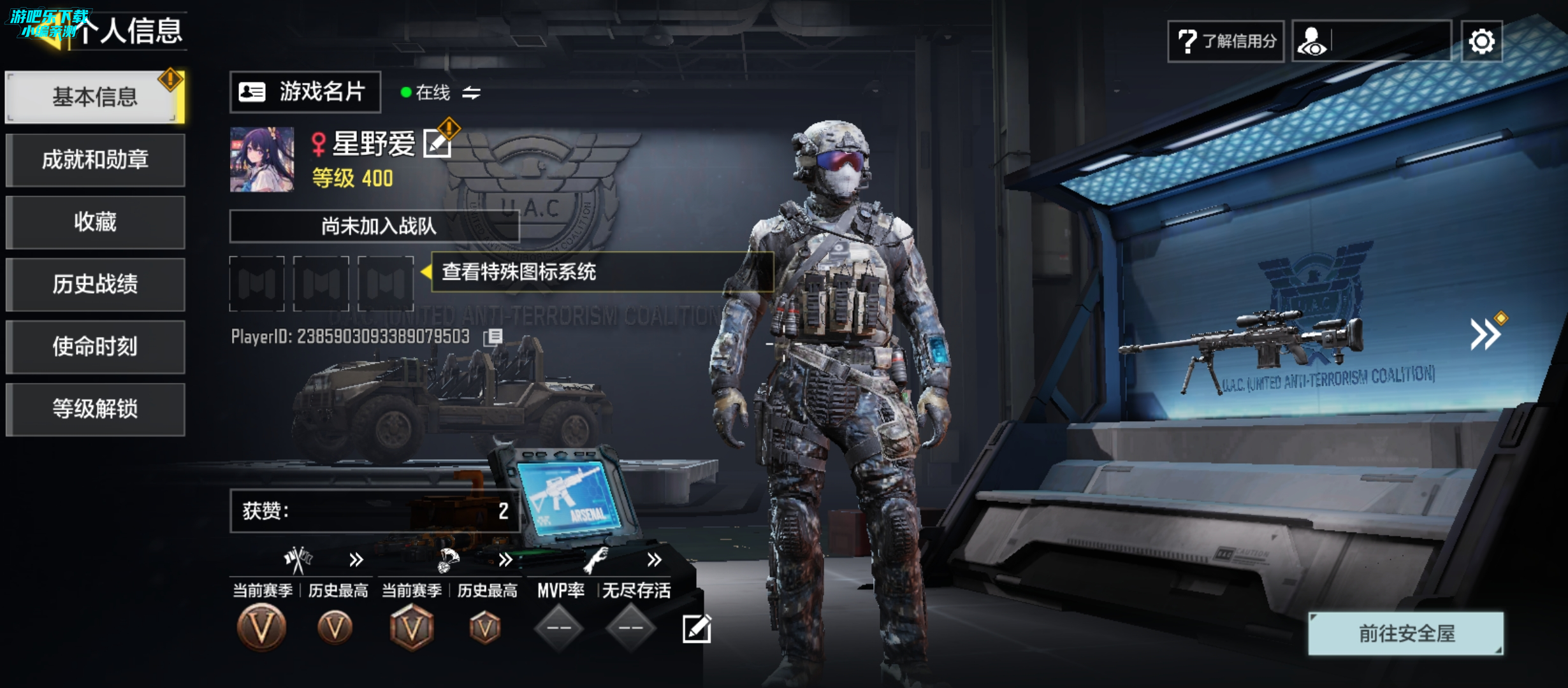The height and width of the screenshot is (688, 1568).
Task: Switch to the 等级解锁 tab
Action: 95,409
